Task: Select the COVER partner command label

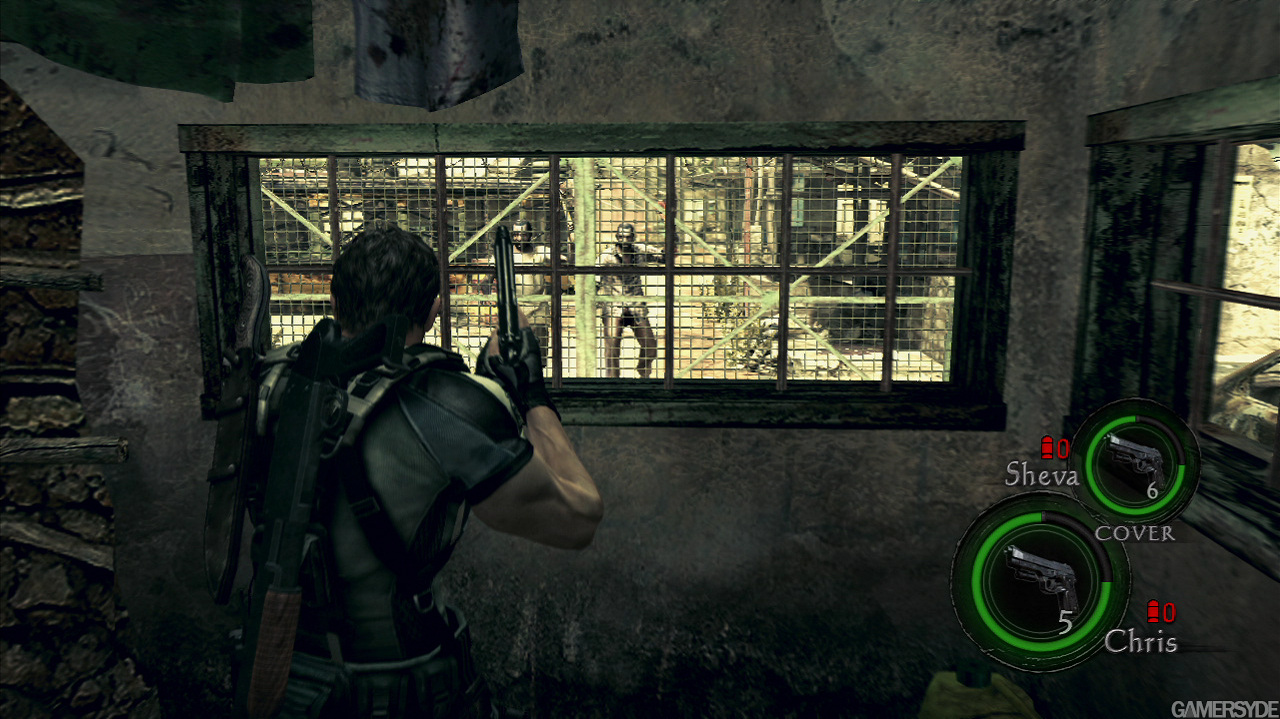Action: 1135,533
